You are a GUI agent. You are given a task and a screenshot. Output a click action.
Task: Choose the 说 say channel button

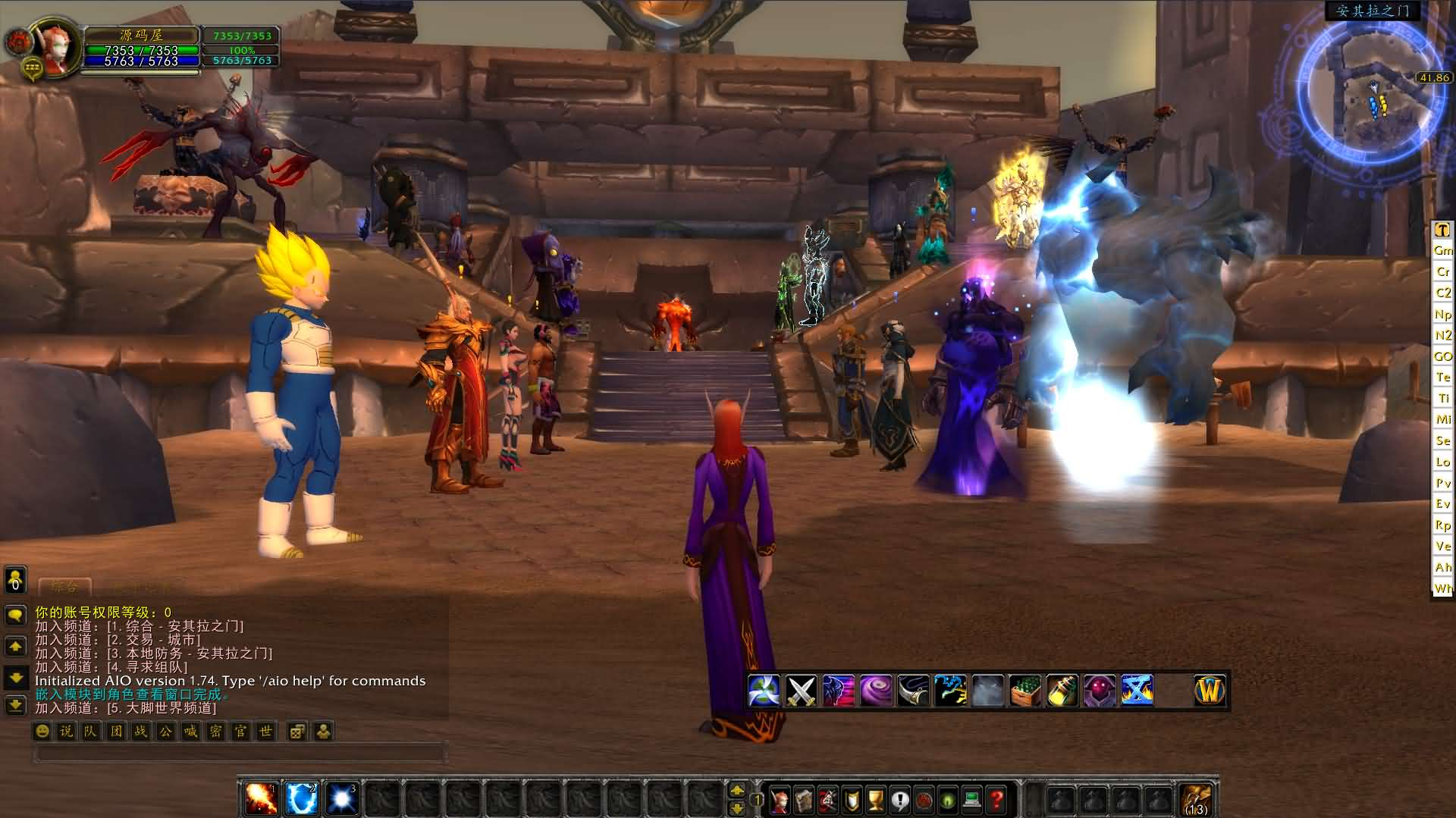(67, 731)
